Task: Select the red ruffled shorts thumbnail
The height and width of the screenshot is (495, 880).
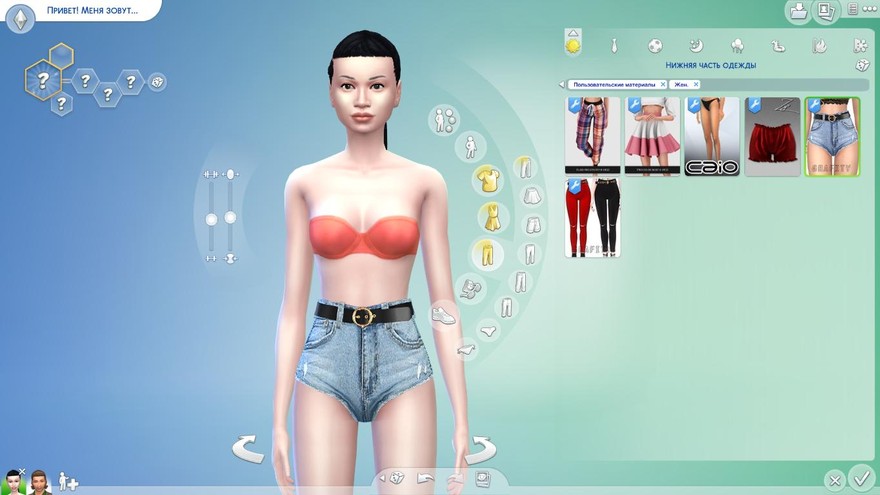Action: (x=772, y=136)
